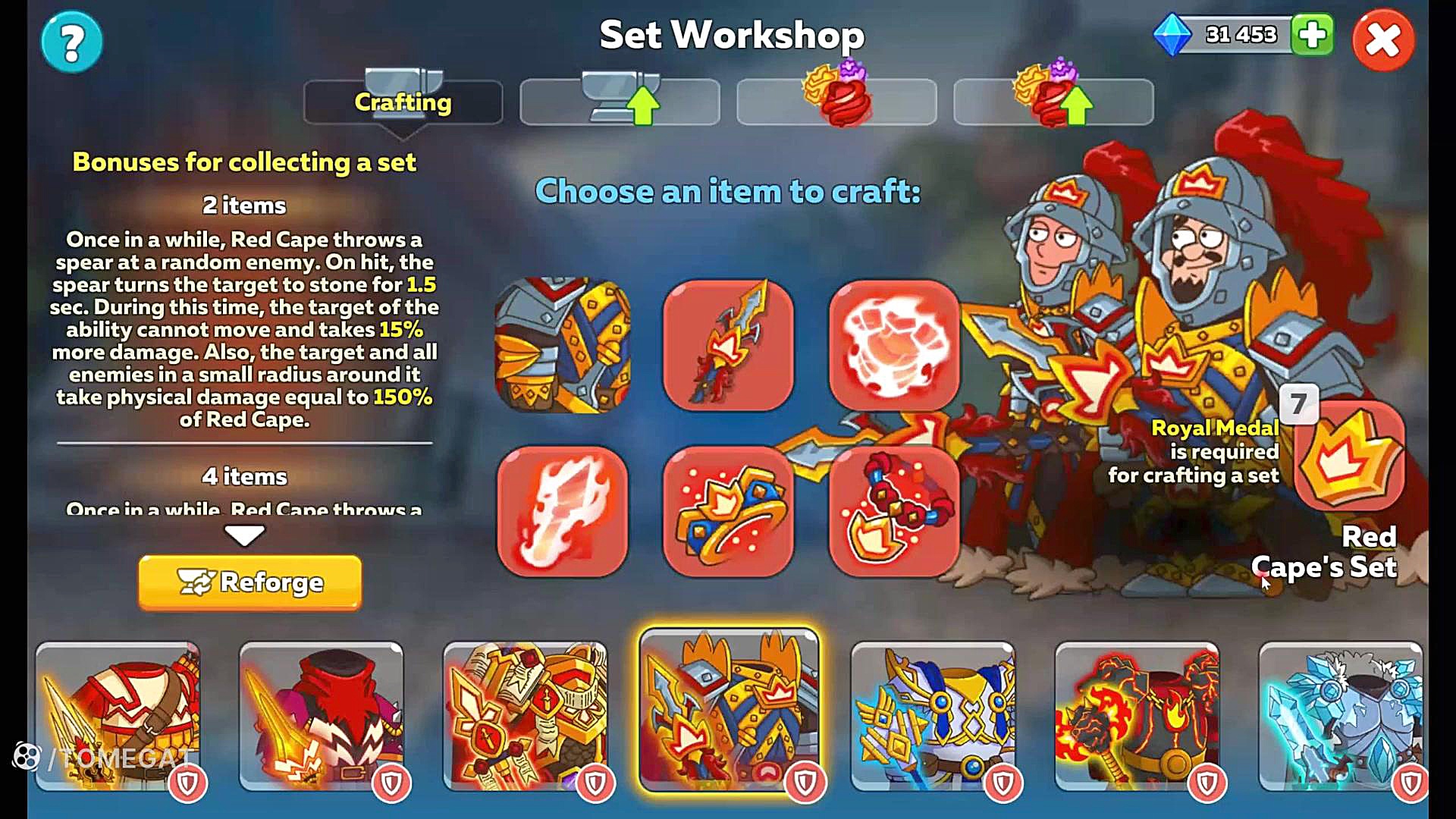
Task: Choose the fiery gauntlet item to craft
Action: click(x=562, y=512)
